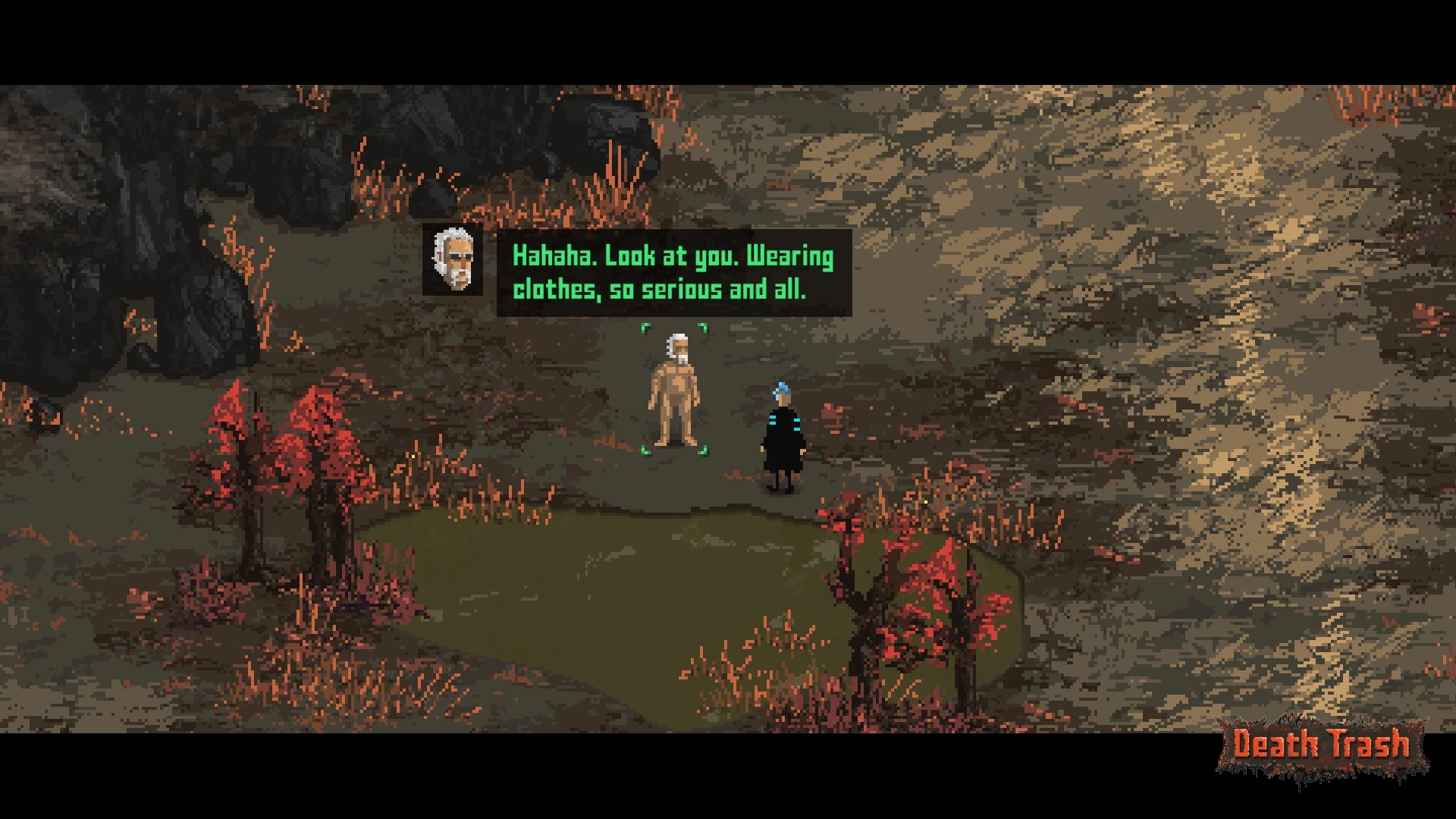Viewport: 1456px width, 819px height.
Task: Select the bracket-marked naked old man
Action: [x=674, y=391]
